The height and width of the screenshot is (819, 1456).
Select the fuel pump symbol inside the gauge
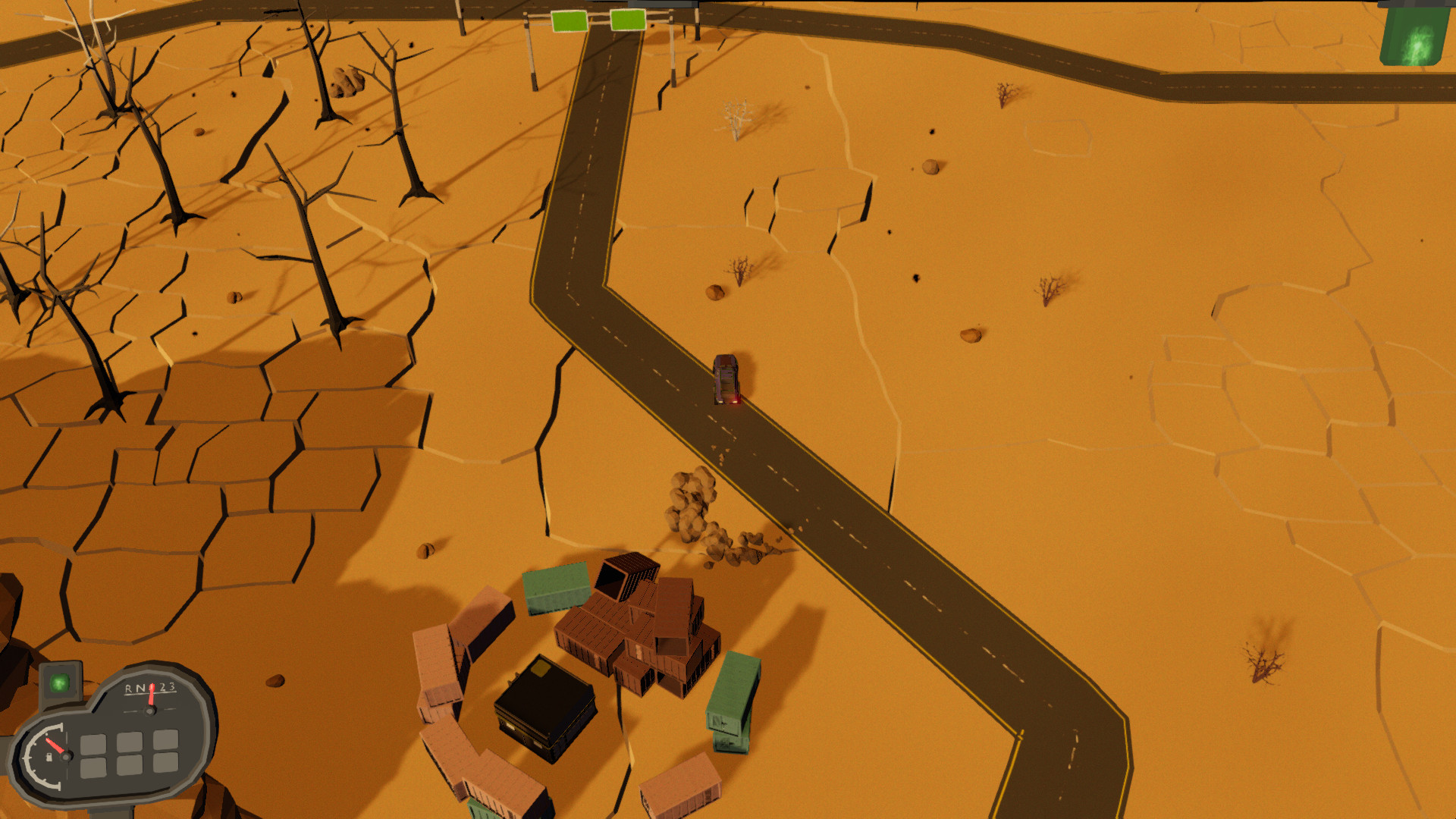50,758
